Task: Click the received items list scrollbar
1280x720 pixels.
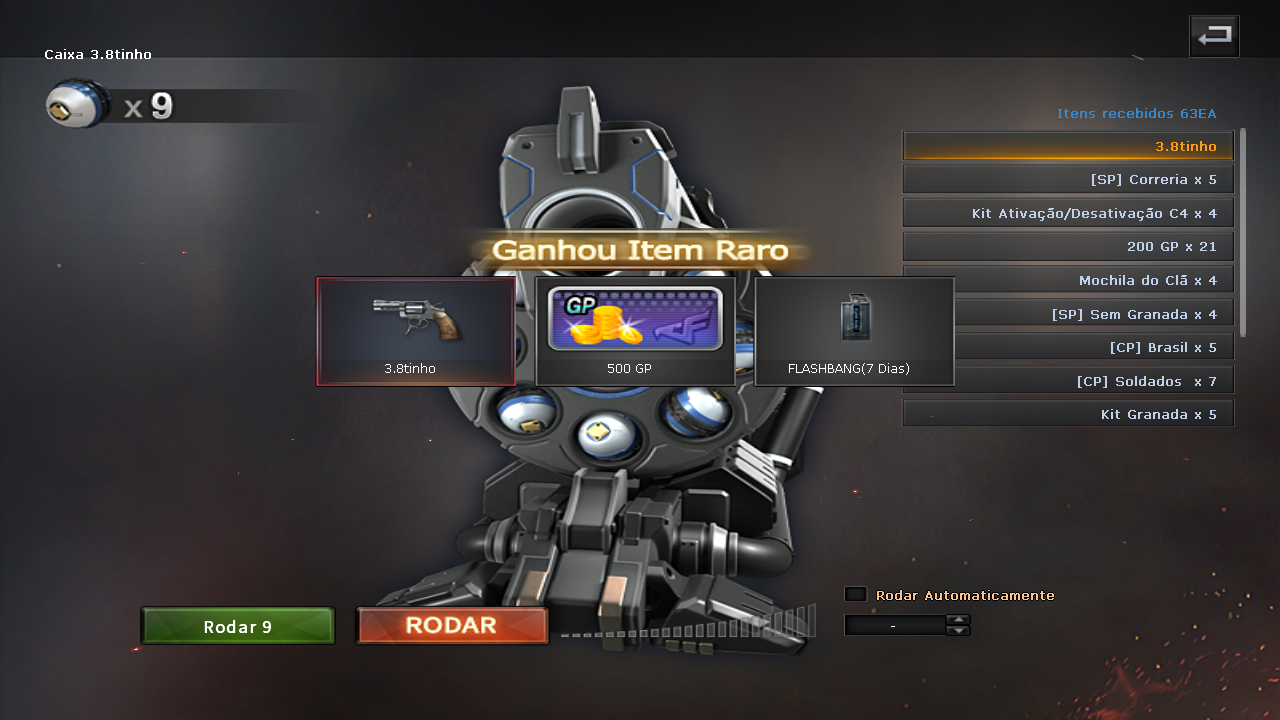Action: coord(1243,232)
